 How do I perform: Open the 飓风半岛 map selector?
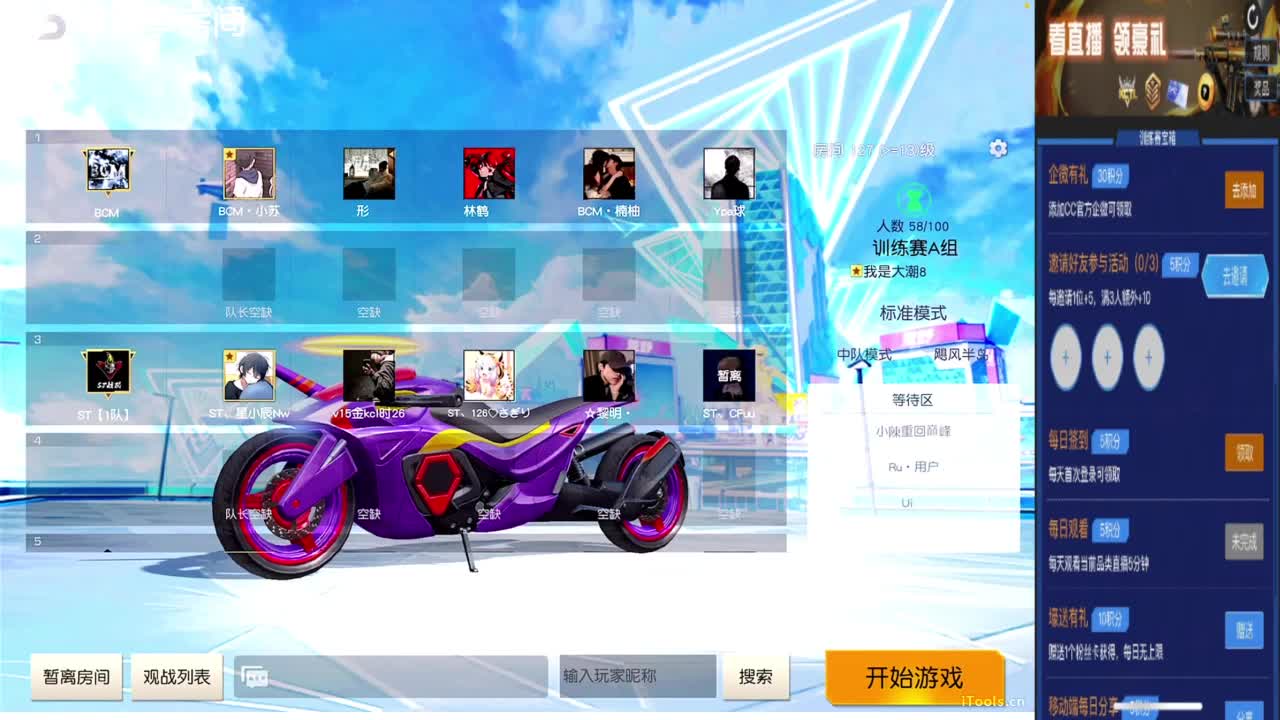click(x=964, y=355)
